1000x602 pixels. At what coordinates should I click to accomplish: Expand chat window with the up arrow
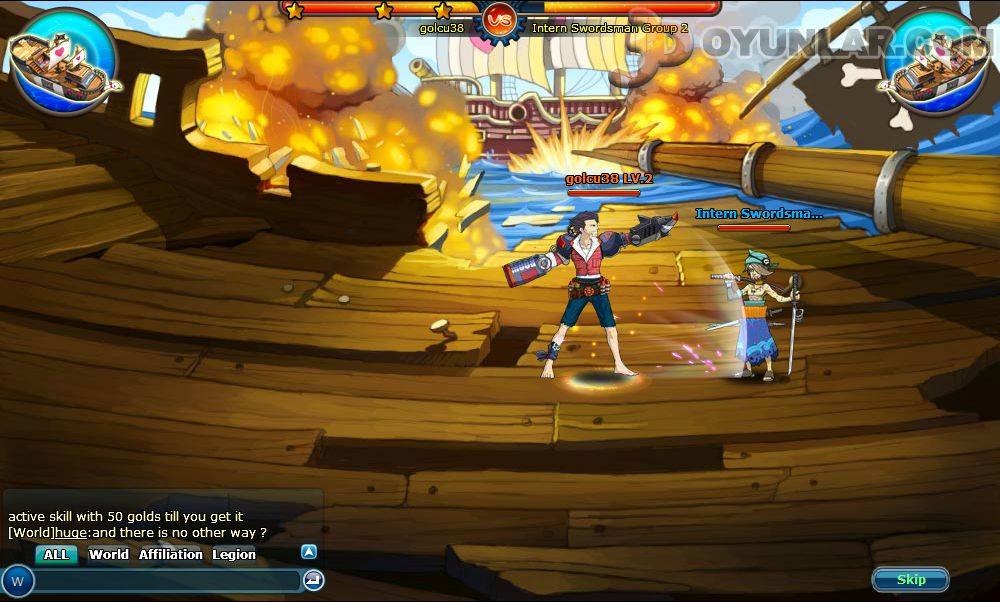[x=309, y=551]
